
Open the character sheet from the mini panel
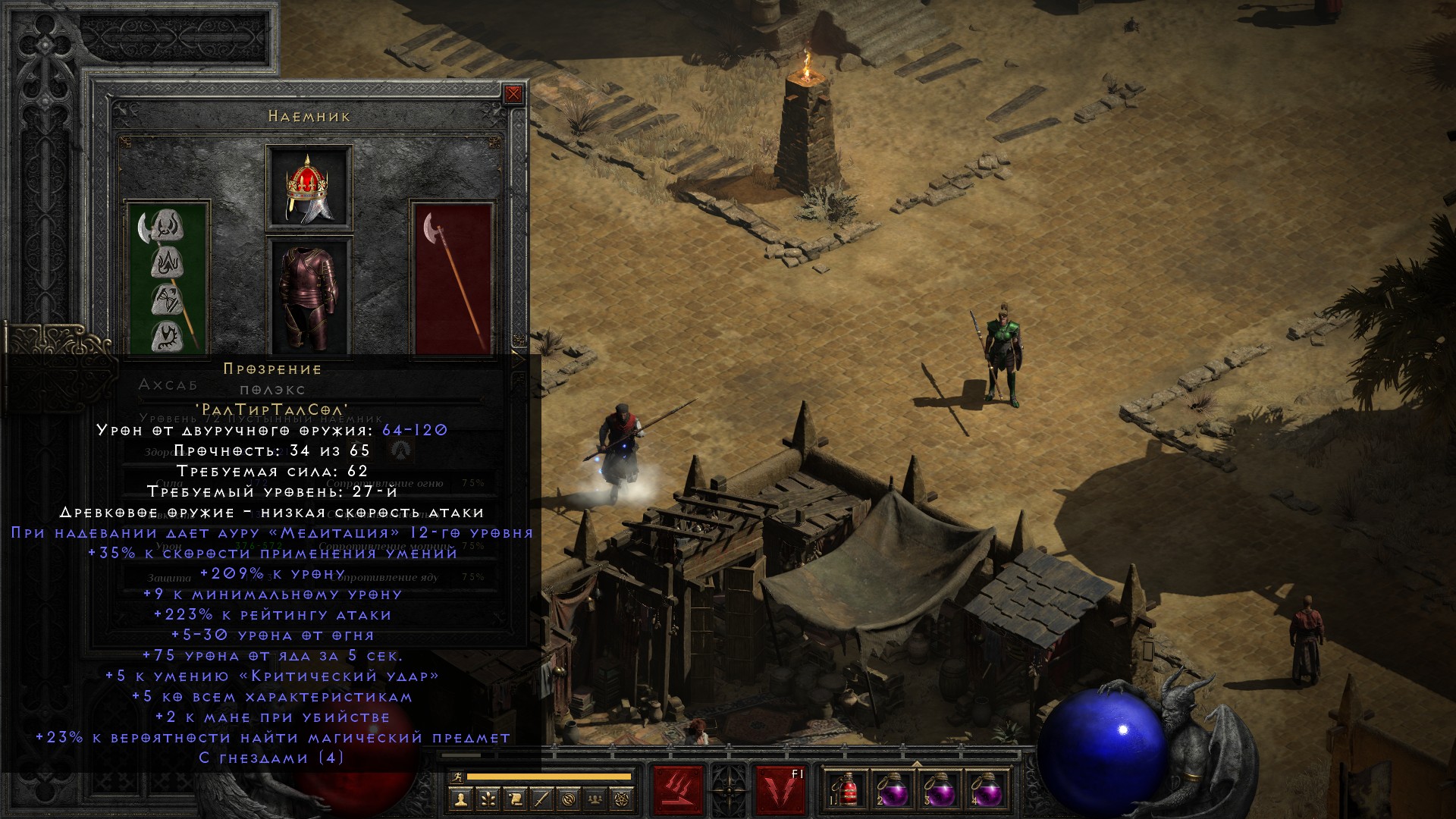[461, 799]
